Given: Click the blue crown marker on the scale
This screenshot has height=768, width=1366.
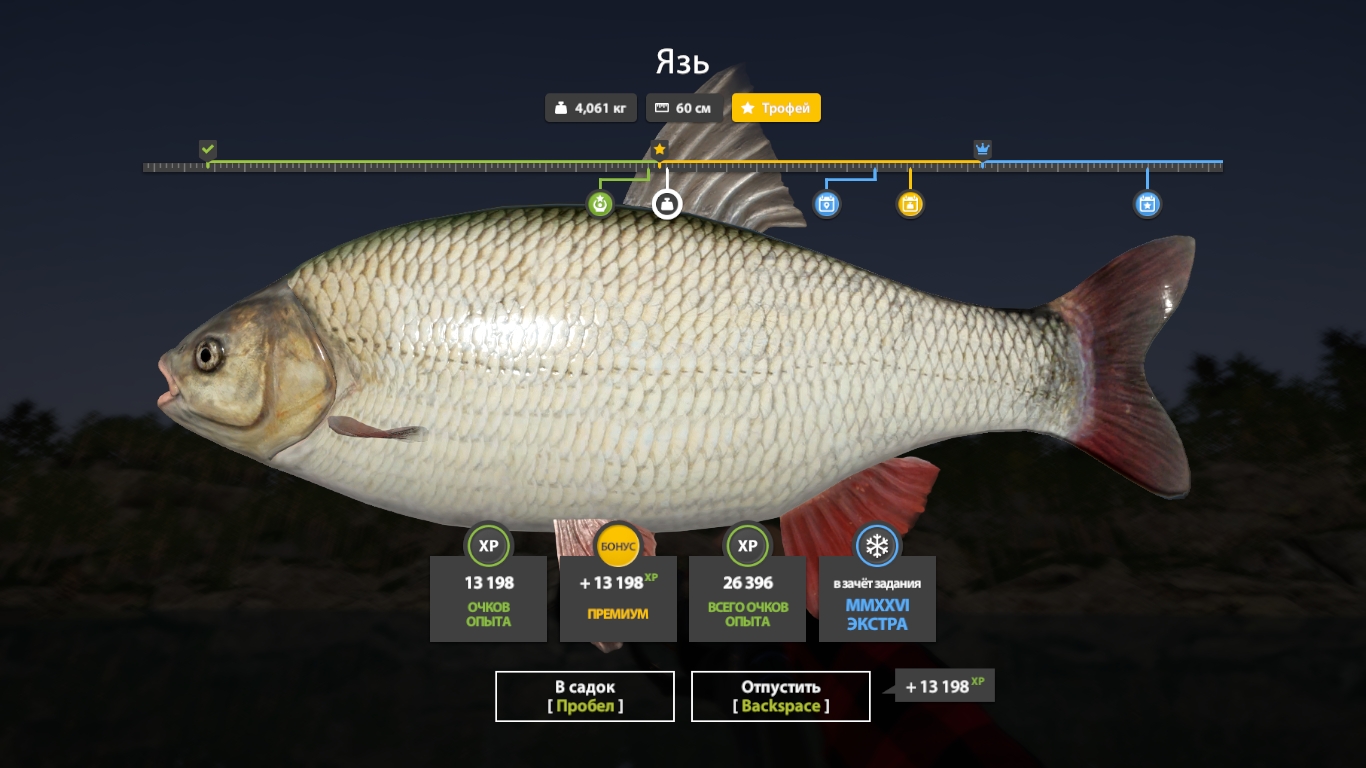Looking at the screenshot, I should click(982, 150).
